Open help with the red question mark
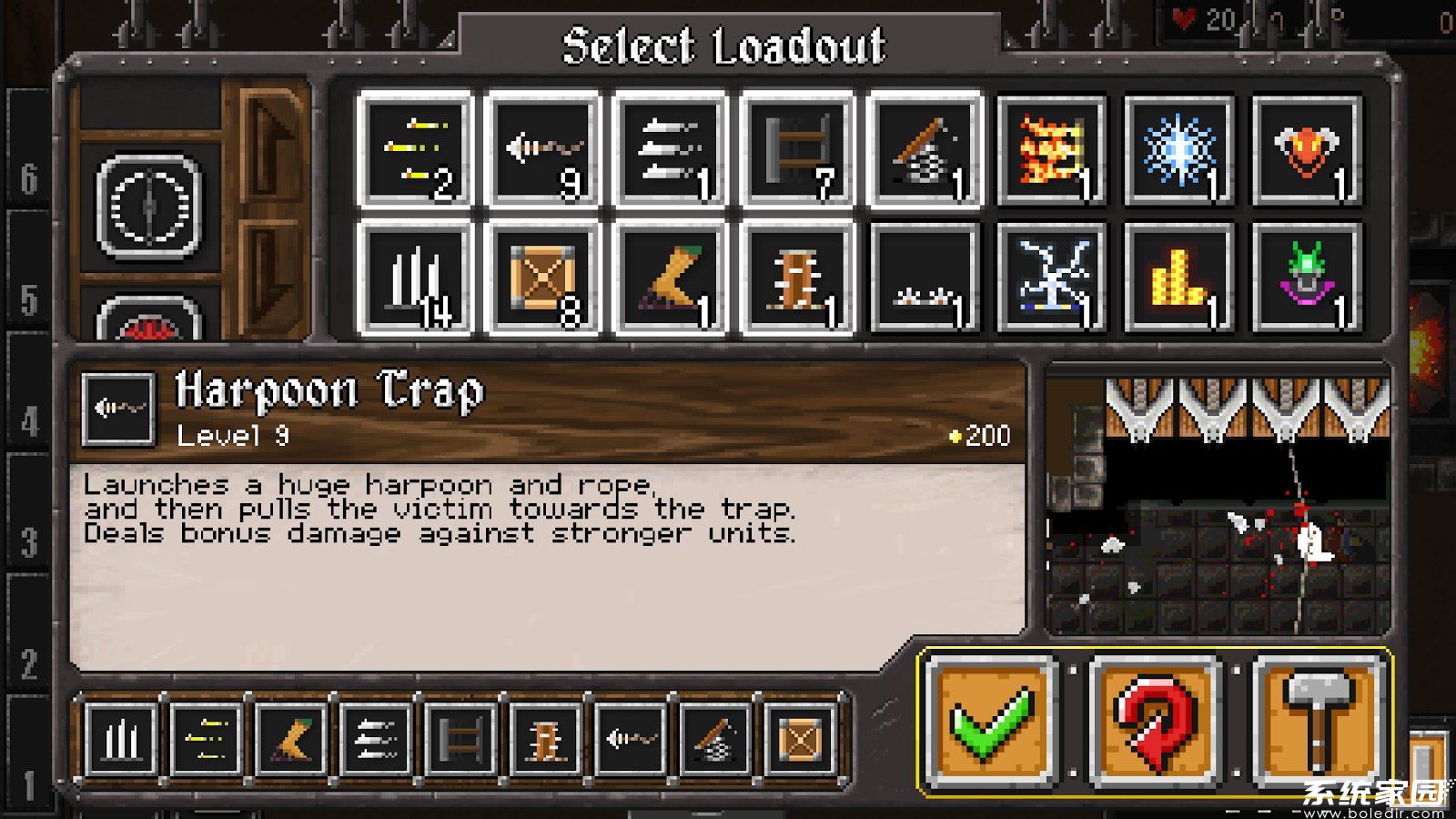The width and height of the screenshot is (1456, 819). click(x=1155, y=721)
